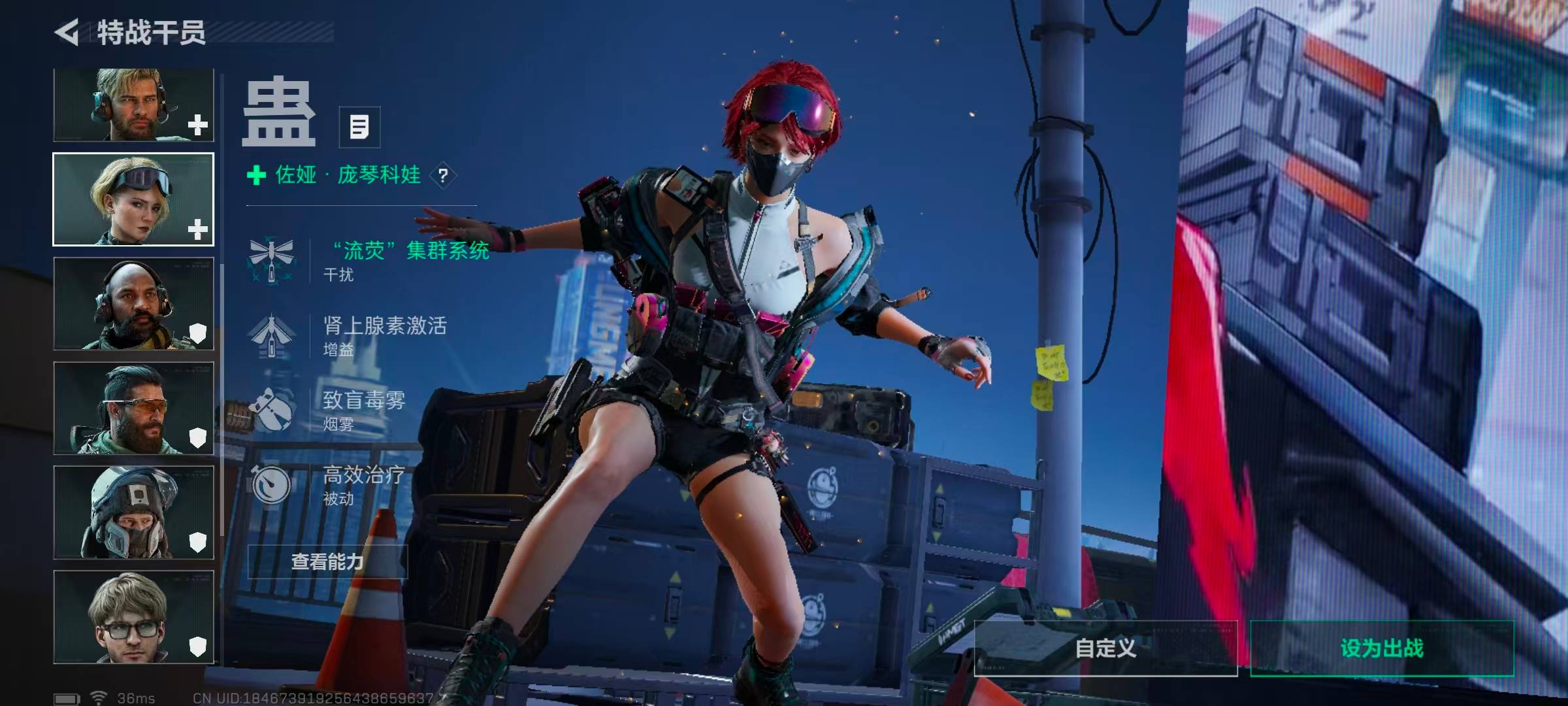Choose the helmeted masked operator portrait

(x=133, y=513)
